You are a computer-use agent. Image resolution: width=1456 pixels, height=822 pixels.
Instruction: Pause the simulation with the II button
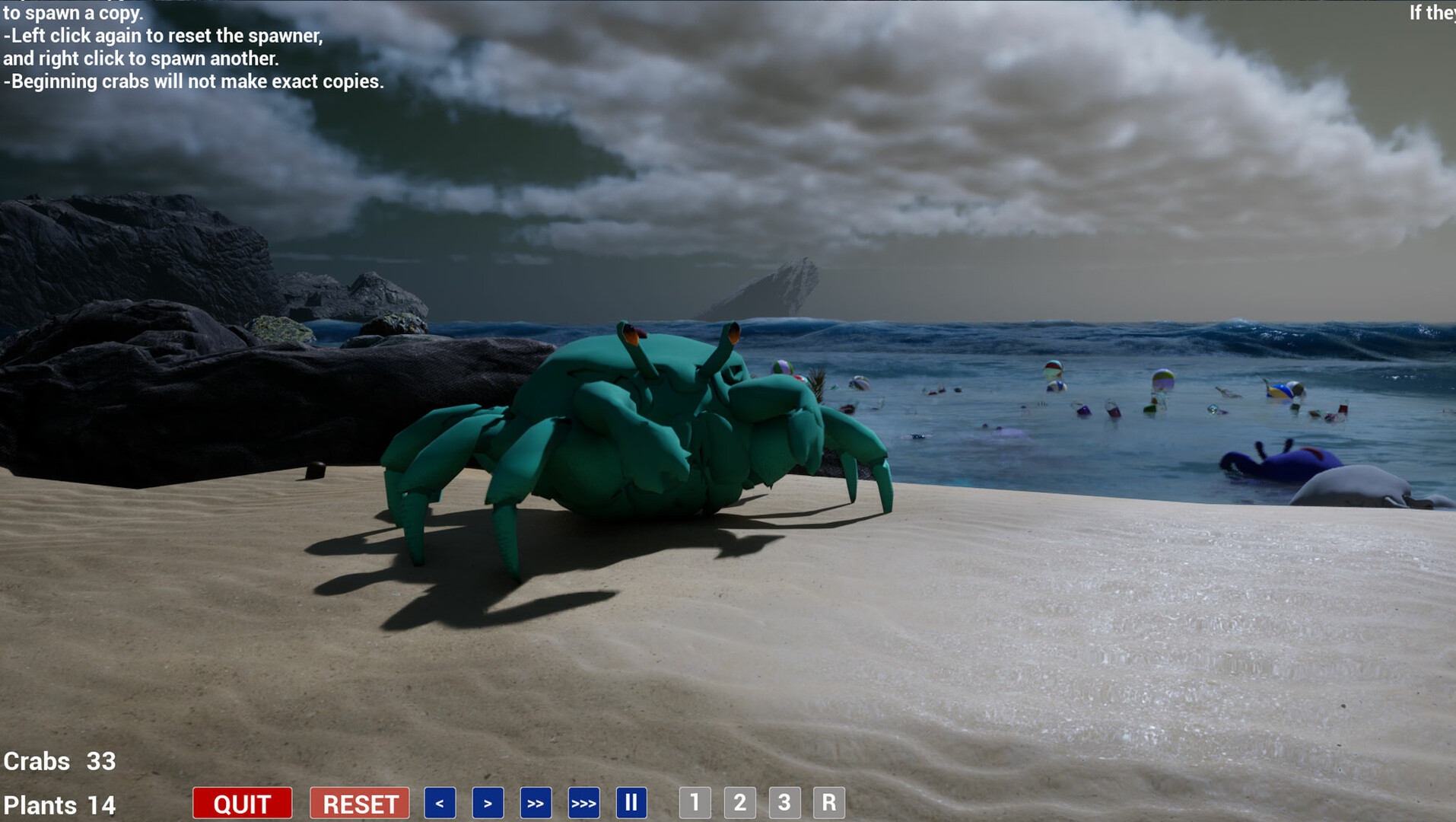click(631, 802)
